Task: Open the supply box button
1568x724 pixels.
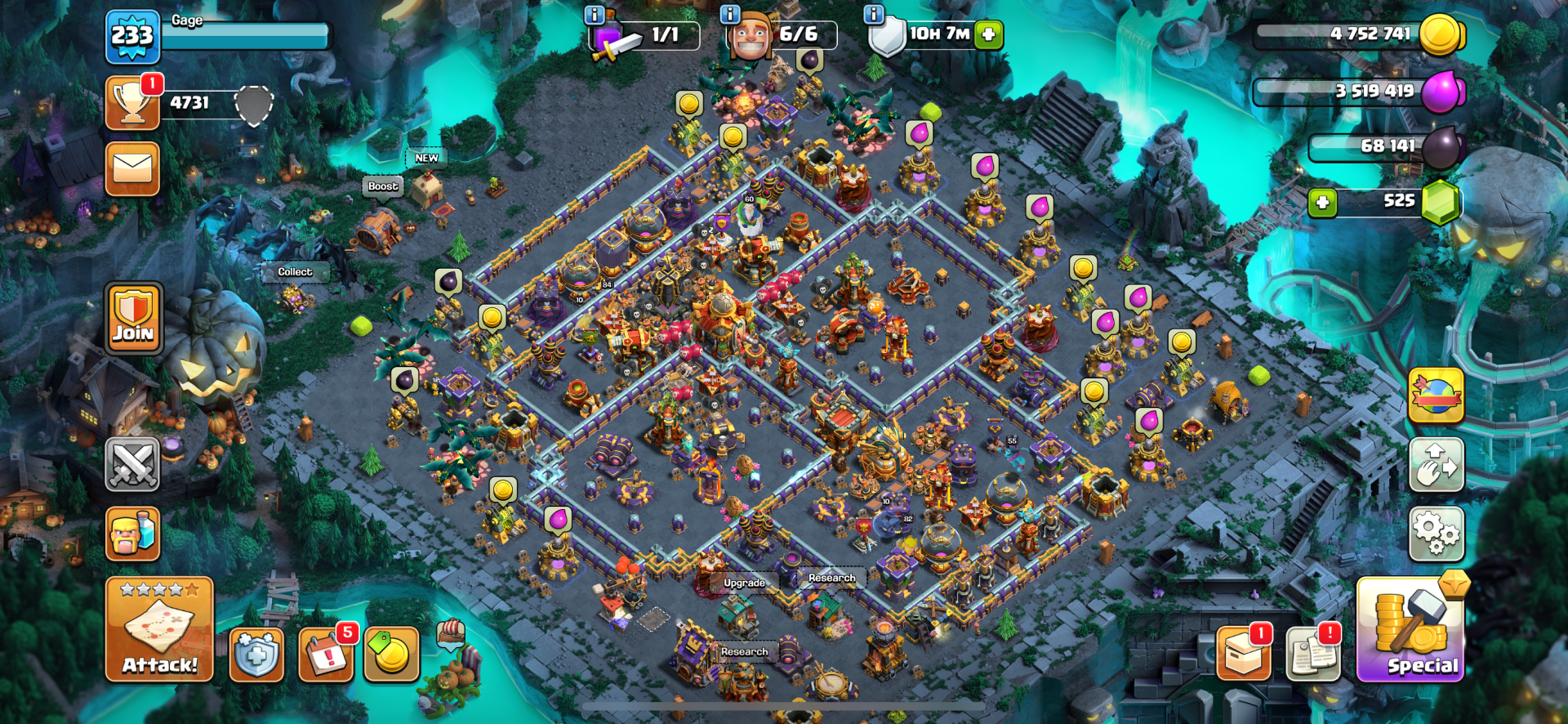Action: coord(1244,655)
